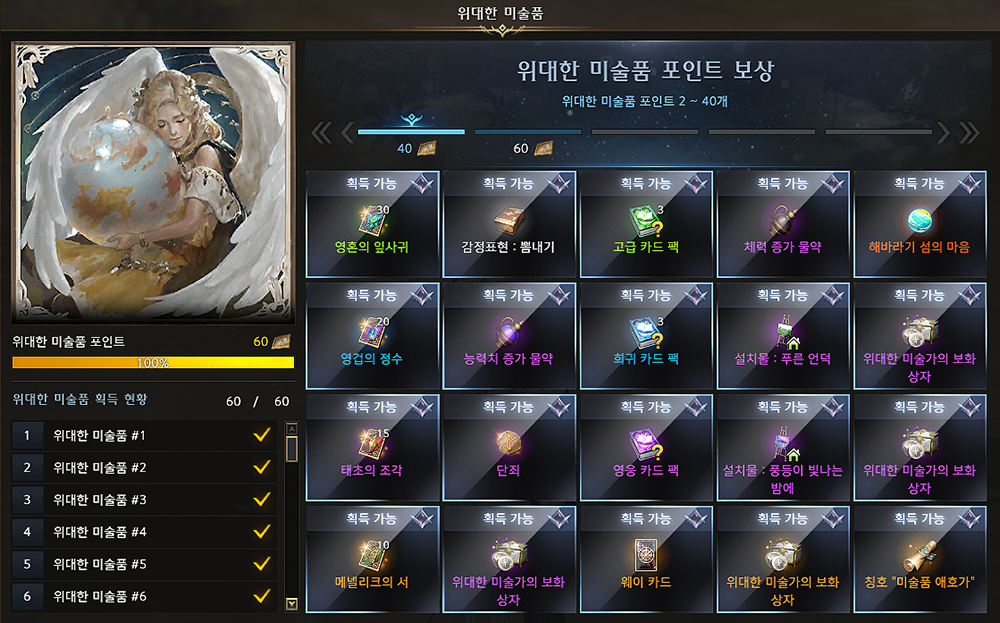Select the 해바라기 섬의 마음 reward
Screen dimensions: 1000x623
click(x=919, y=224)
